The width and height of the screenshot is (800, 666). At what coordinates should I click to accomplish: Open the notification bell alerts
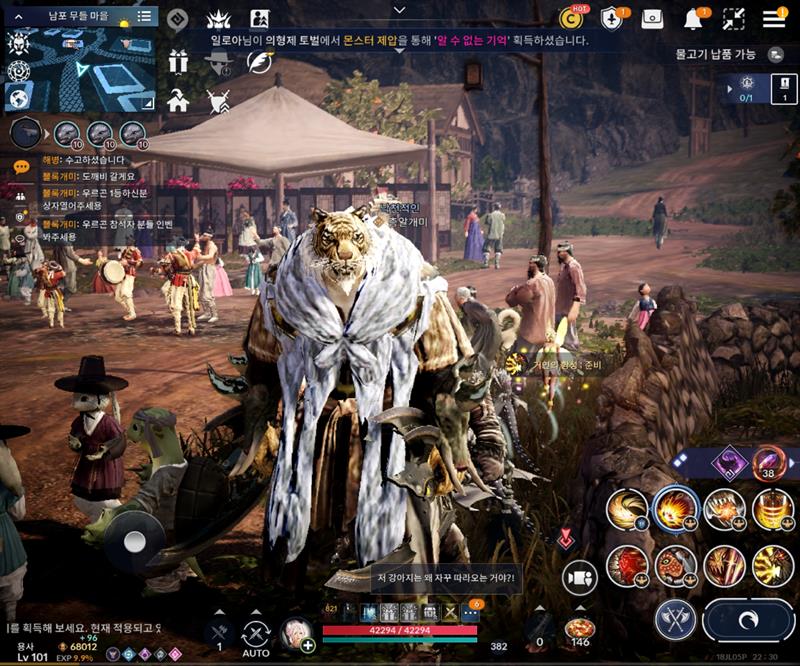click(693, 18)
